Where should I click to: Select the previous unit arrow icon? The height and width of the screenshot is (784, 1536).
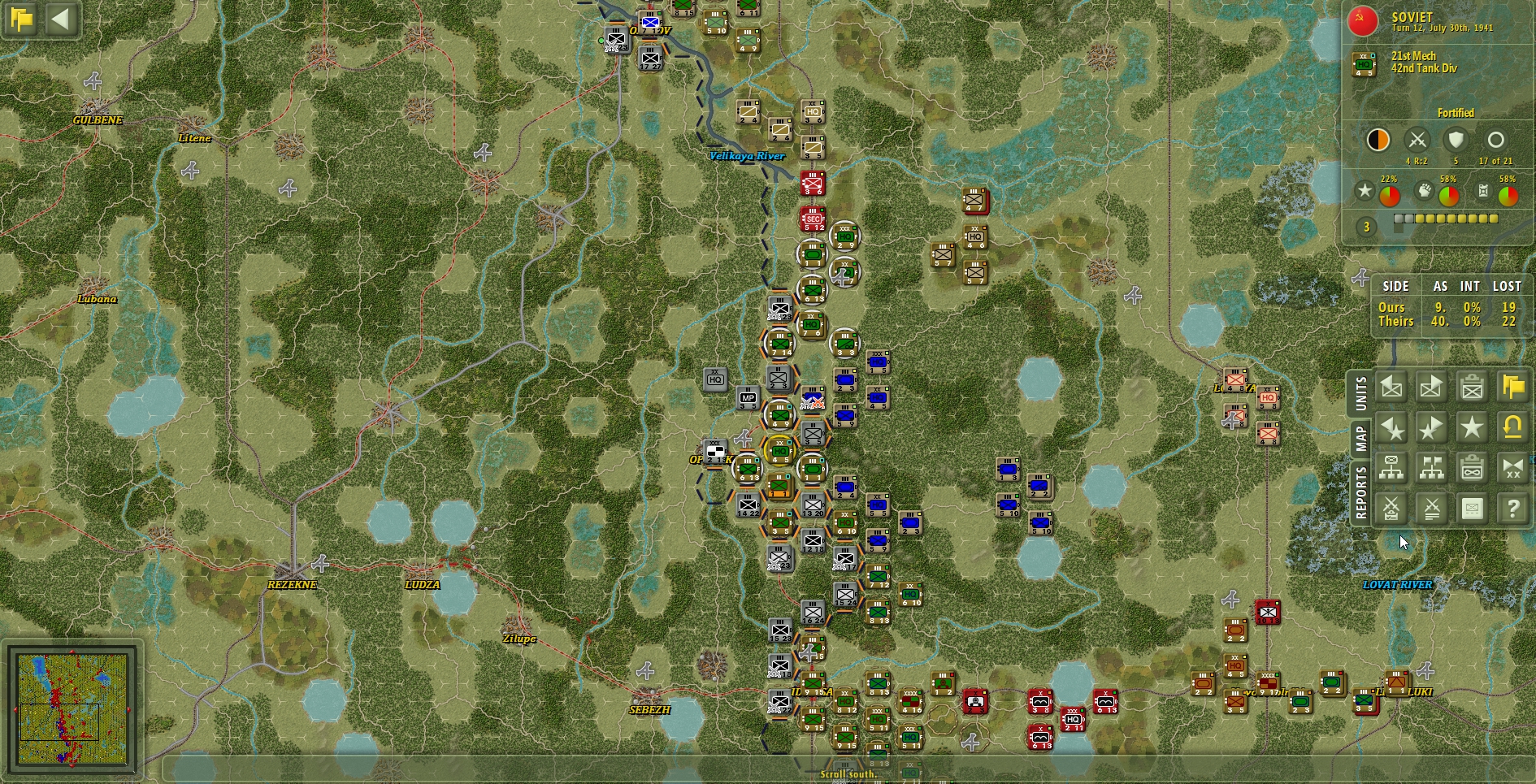tap(1391, 387)
